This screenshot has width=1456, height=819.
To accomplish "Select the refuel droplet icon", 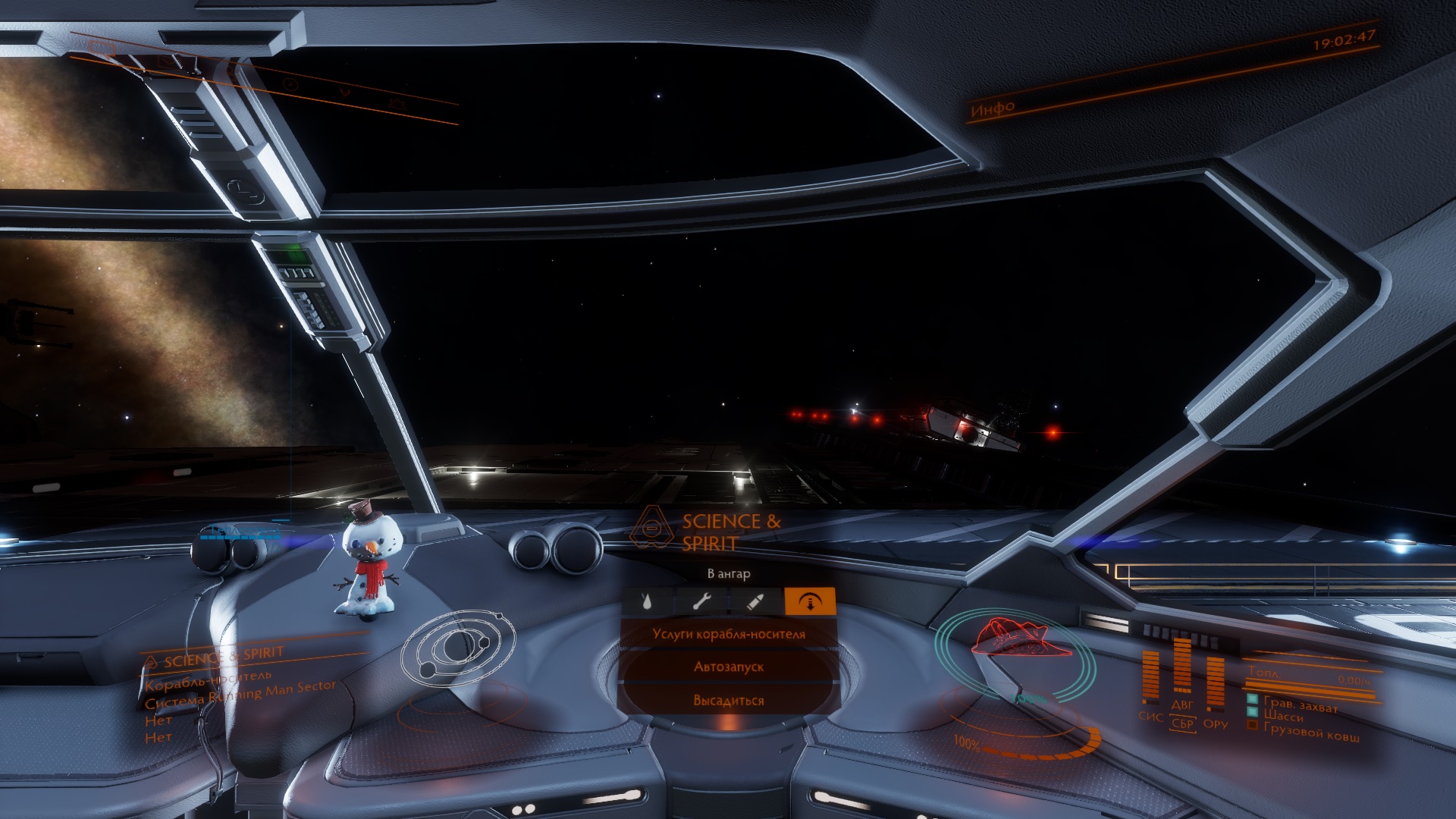I will pyautogui.click(x=647, y=602).
